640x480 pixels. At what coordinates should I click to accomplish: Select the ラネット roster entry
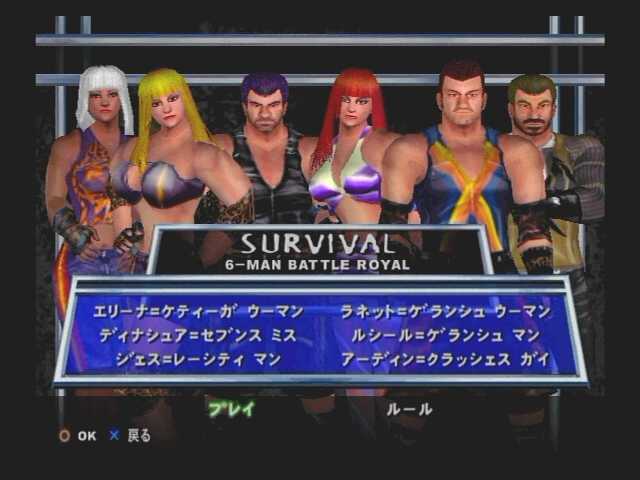(x=444, y=312)
